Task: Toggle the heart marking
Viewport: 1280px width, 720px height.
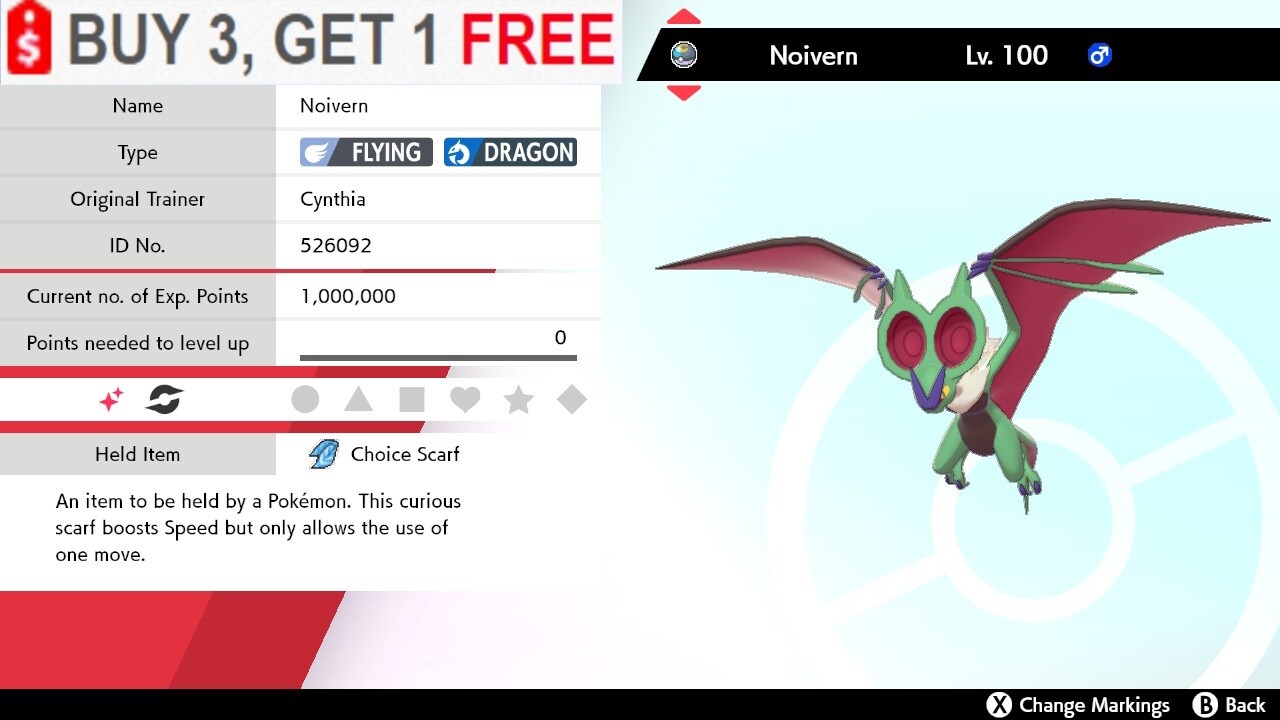Action: click(x=465, y=399)
